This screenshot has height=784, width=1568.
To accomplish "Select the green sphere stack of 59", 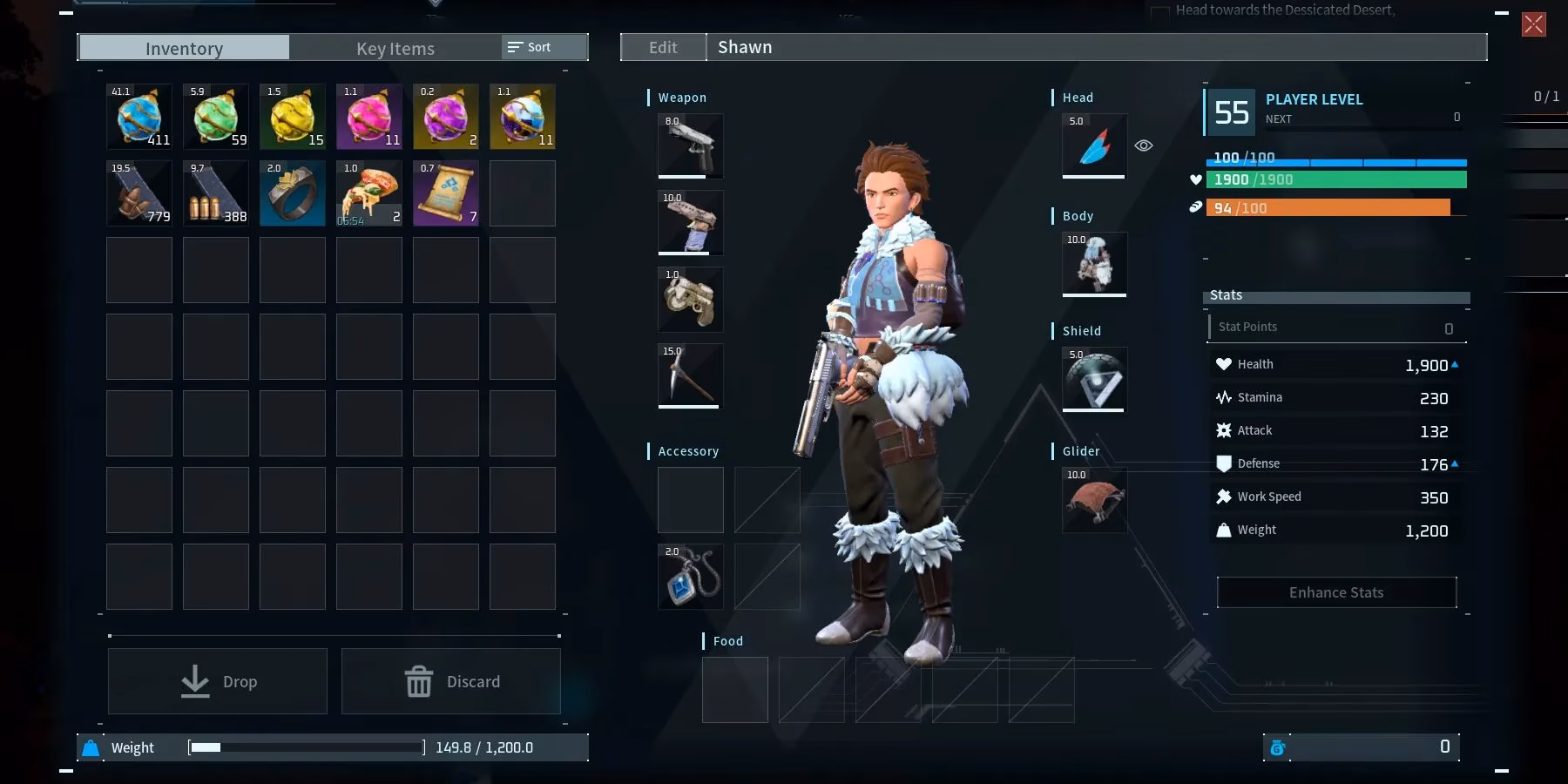I will click(216, 117).
